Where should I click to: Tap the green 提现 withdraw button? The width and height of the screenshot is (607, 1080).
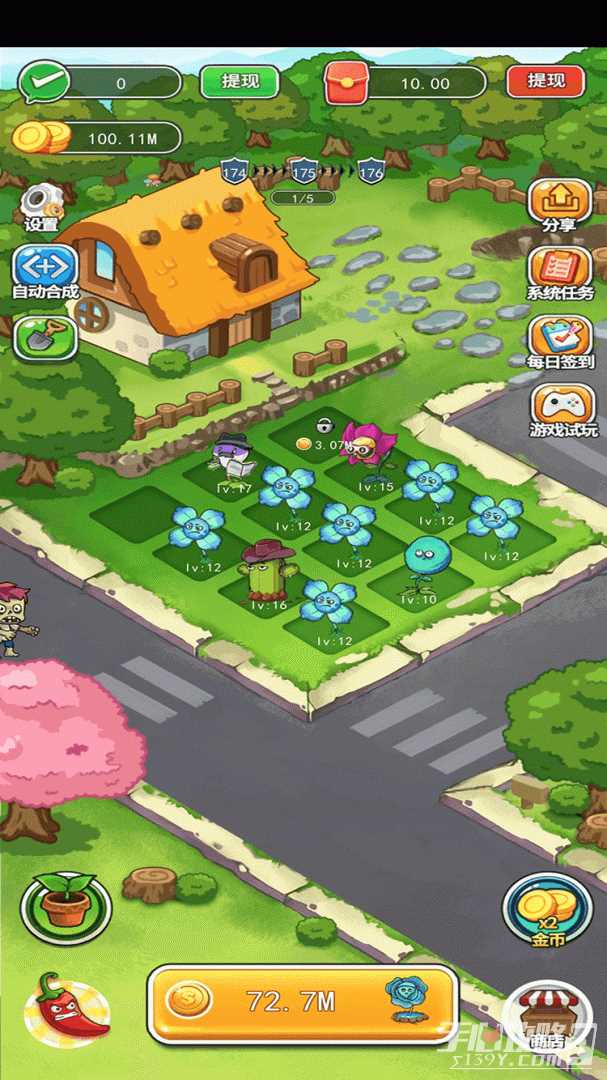click(x=239, y=81)
